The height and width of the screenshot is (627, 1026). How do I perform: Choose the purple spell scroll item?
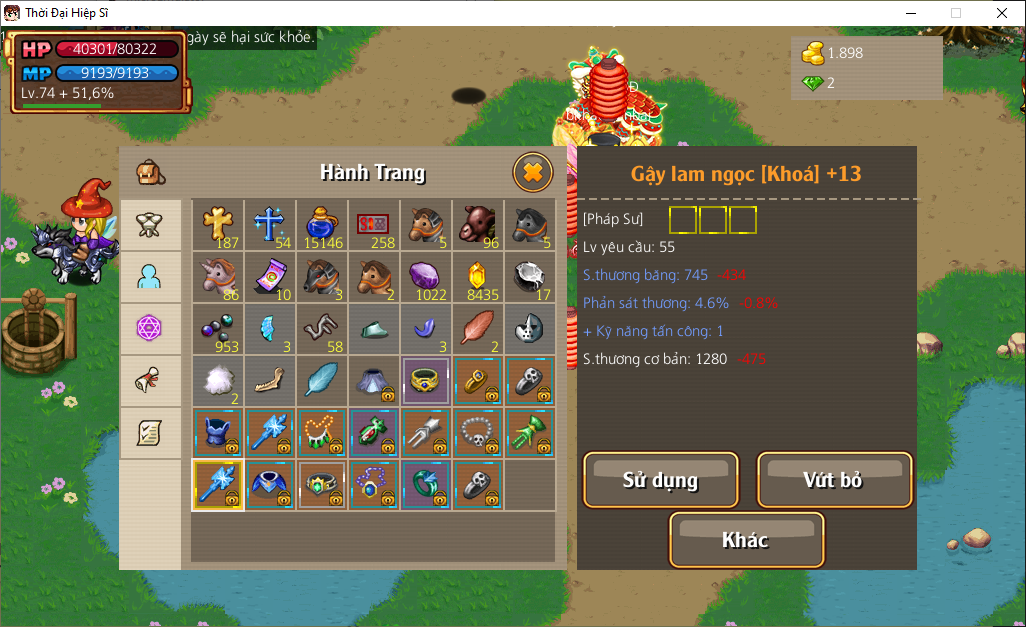pos(269,277)
